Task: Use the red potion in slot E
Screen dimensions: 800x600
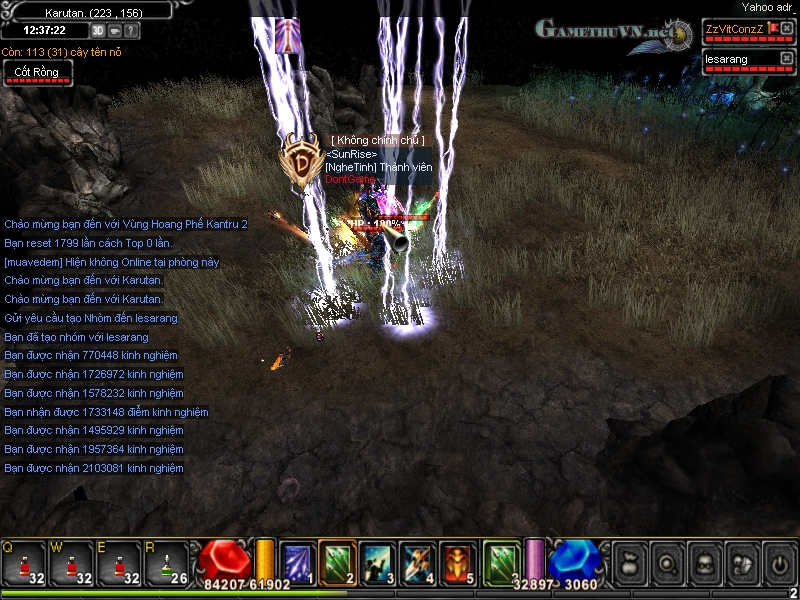Action: [120, 563]
